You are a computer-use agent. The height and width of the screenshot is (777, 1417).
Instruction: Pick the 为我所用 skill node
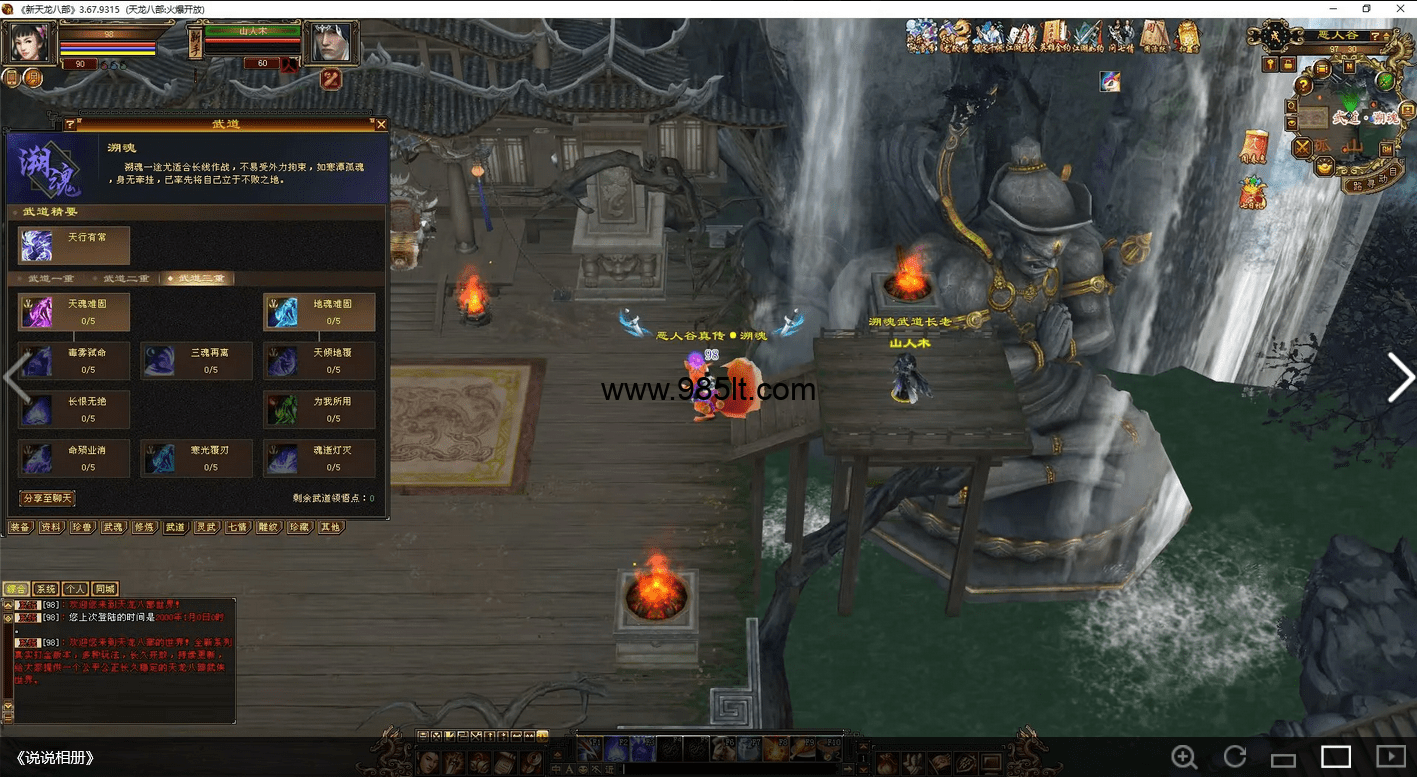pyautogui.click(x=319, y=409)
